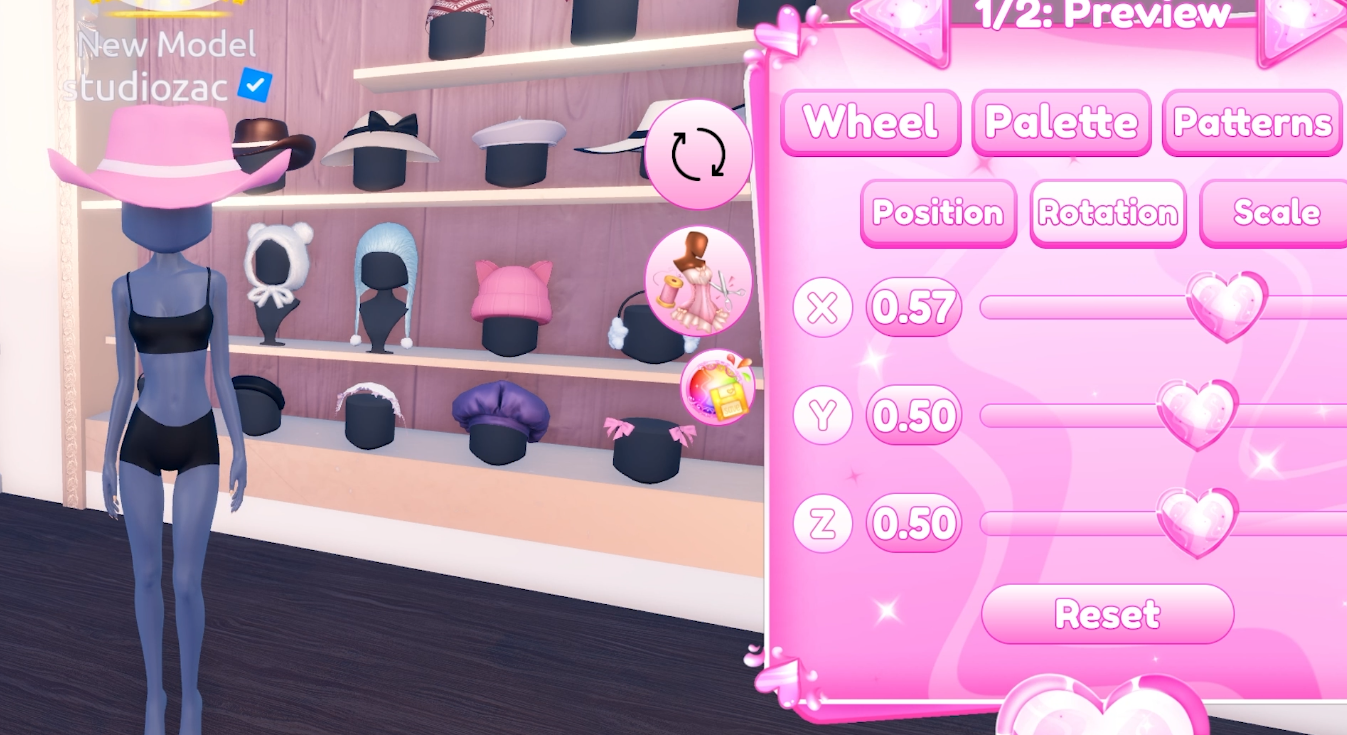Click the X value field showing 0.57

[912, 308]
